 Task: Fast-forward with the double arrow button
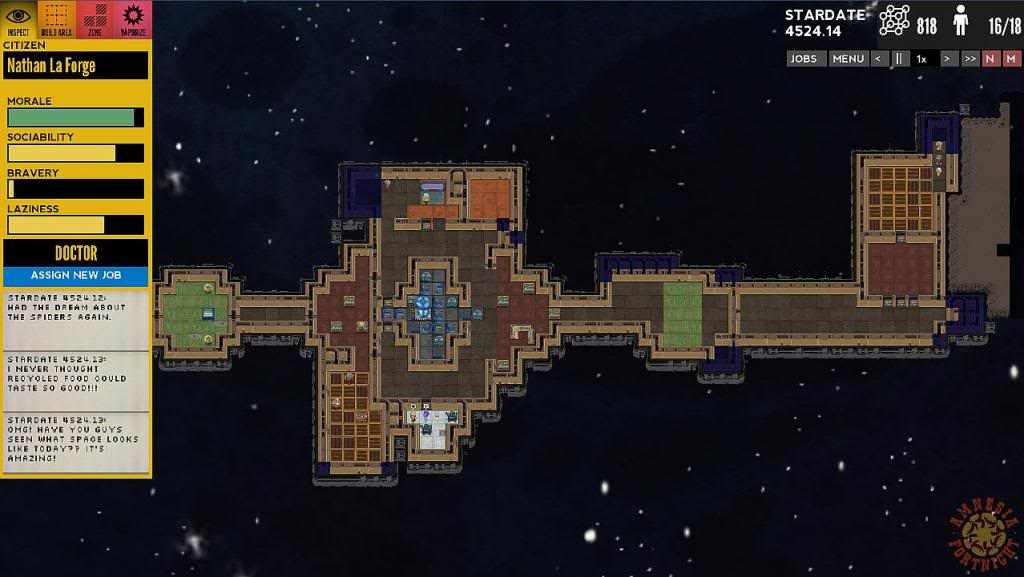[969, 59]
